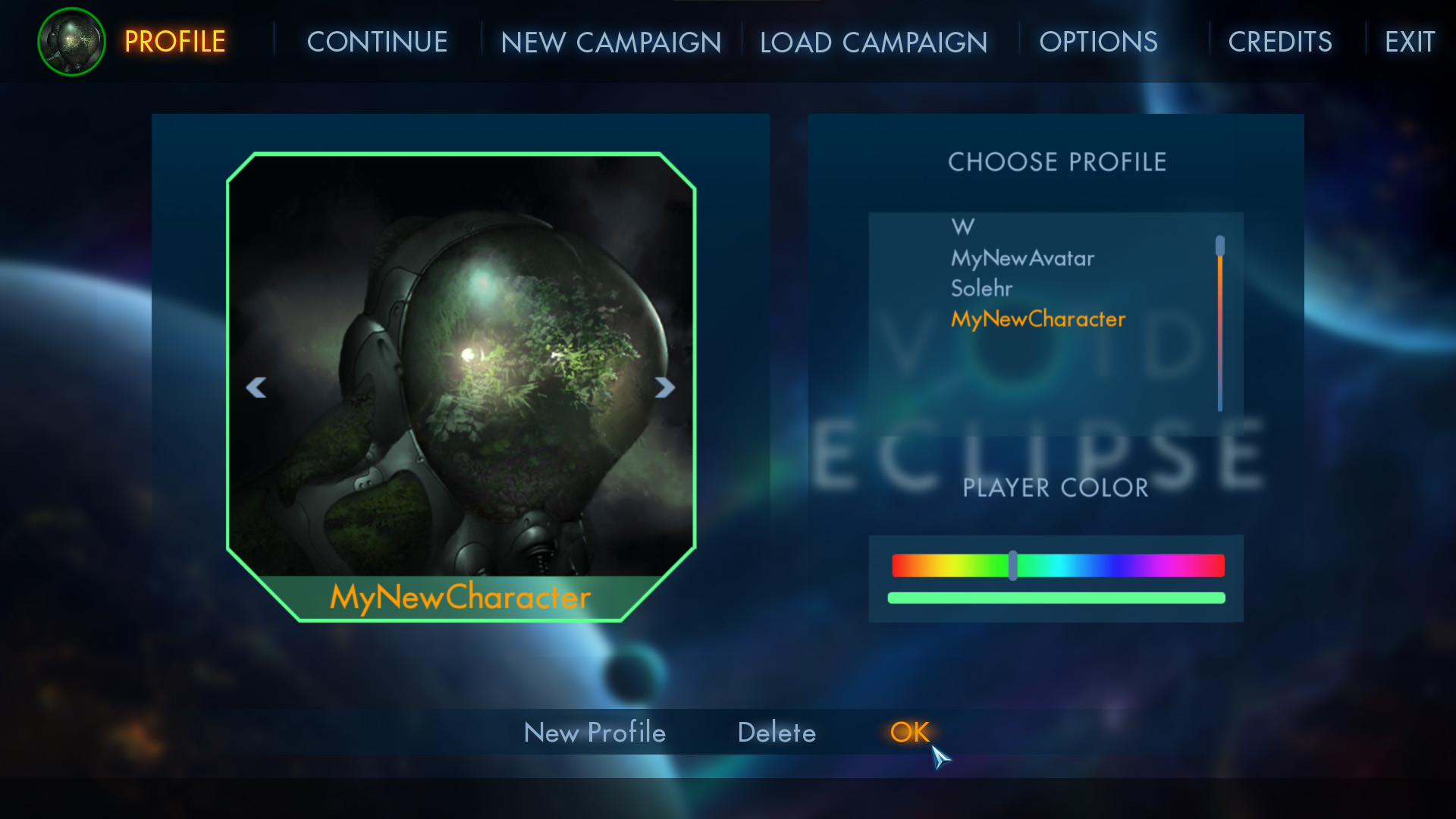Click the Delete button
Viewport: 1456px width, 819px height.
tap(776, 733)
